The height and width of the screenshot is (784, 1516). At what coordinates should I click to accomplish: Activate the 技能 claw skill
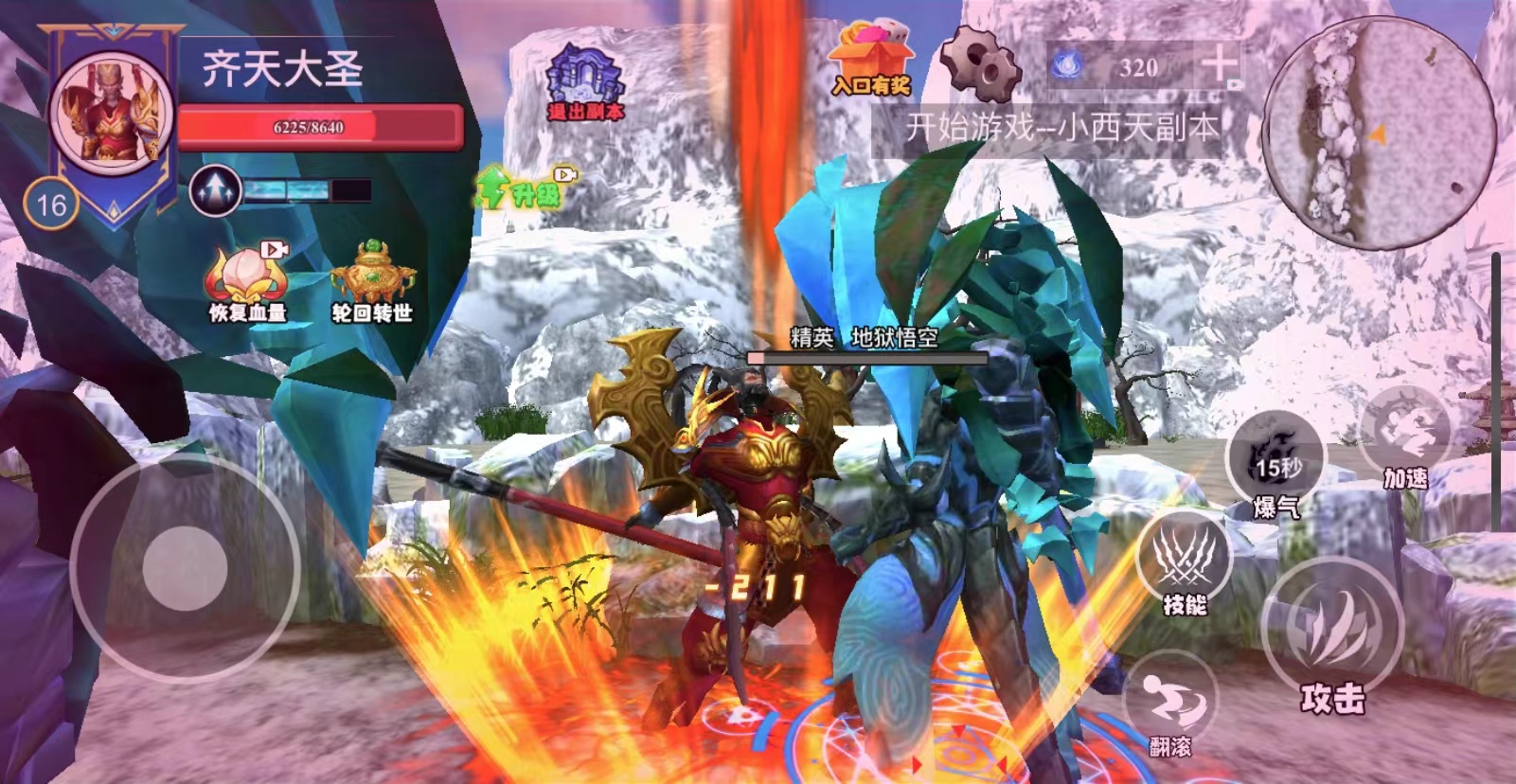pos(1184,561)
